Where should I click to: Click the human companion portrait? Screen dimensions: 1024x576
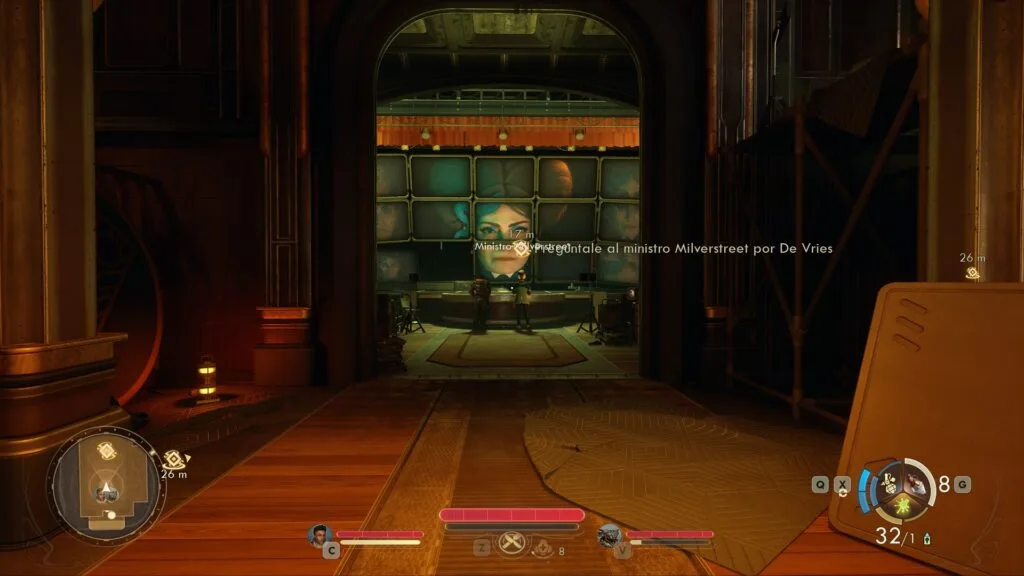coord(320,534)
